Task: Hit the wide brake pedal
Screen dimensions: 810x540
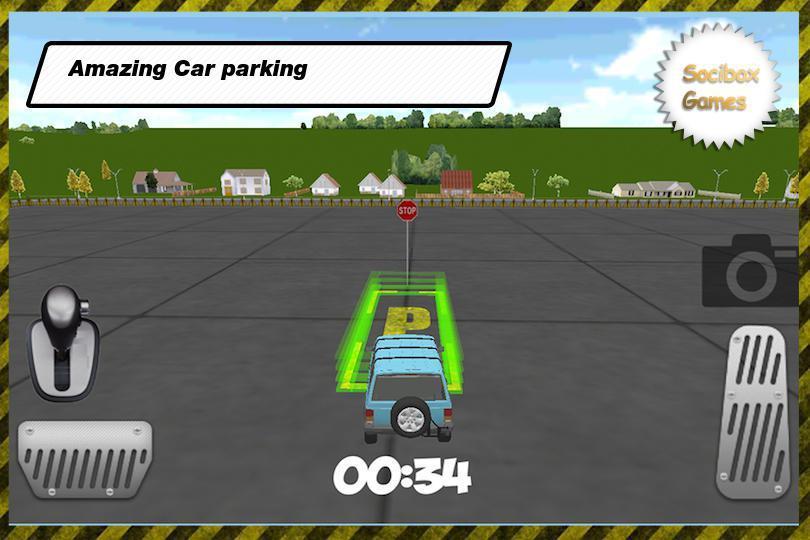Action: (85, 458)
